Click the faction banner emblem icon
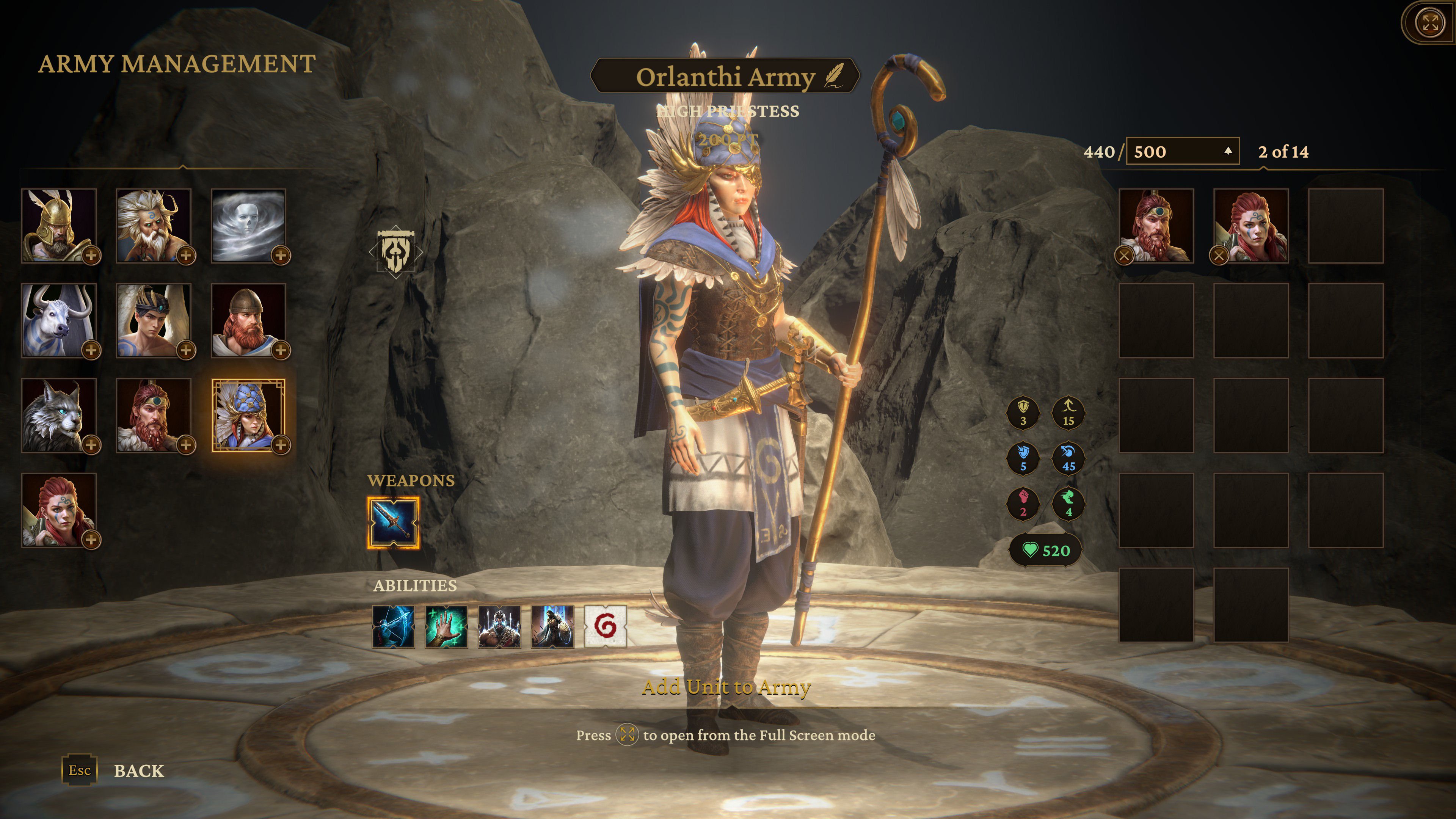Image resolution: width=1456 pixels, height=819 pixels. coord(395,251)
